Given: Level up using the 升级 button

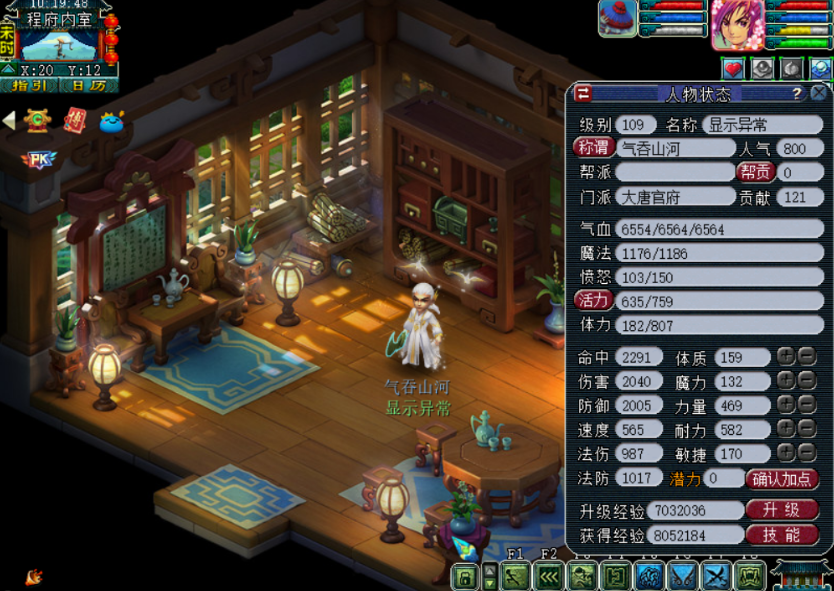Looking at the screenshot, I should coord(782,510).
